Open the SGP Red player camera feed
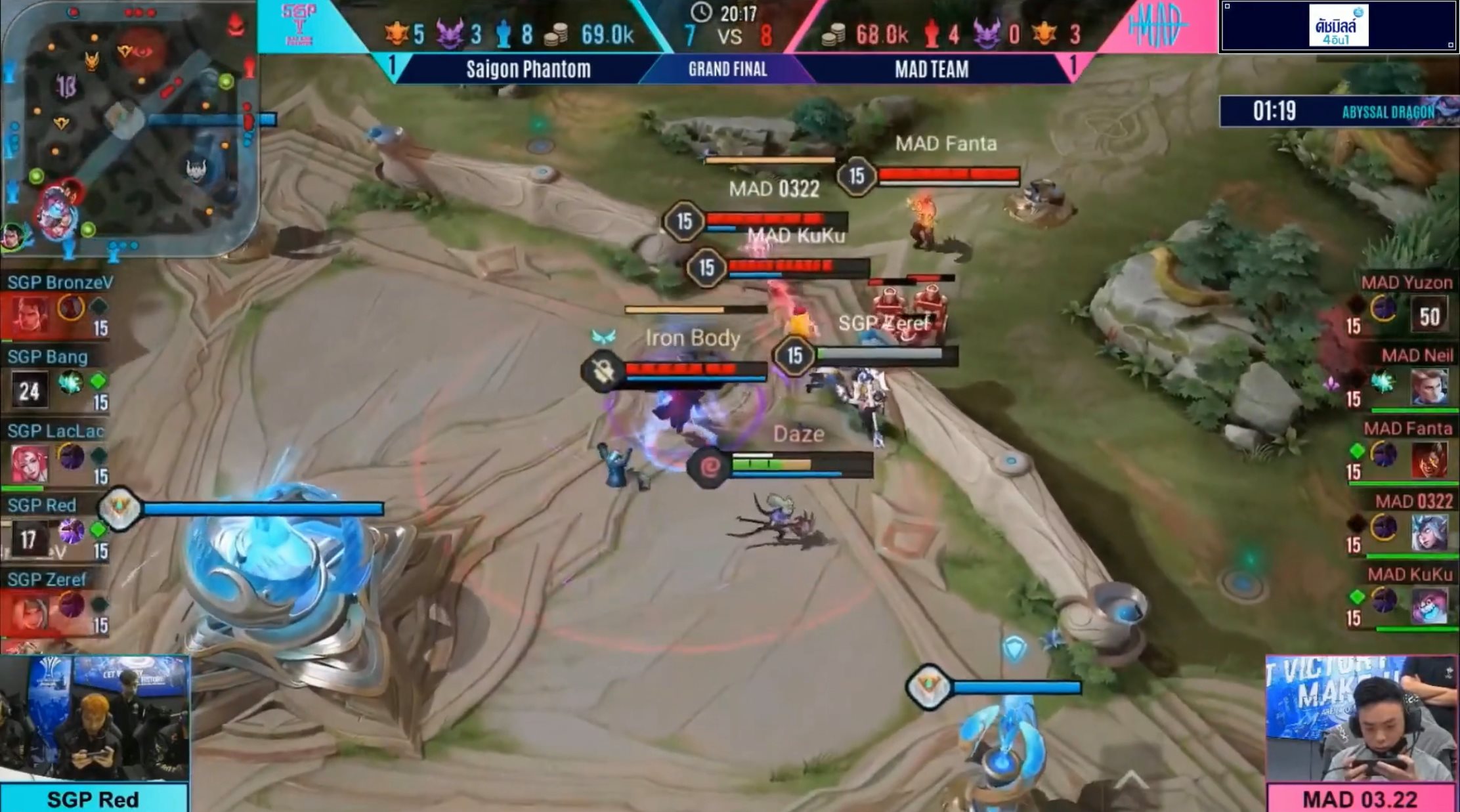The image size is (1460, 812). [95, 717]
